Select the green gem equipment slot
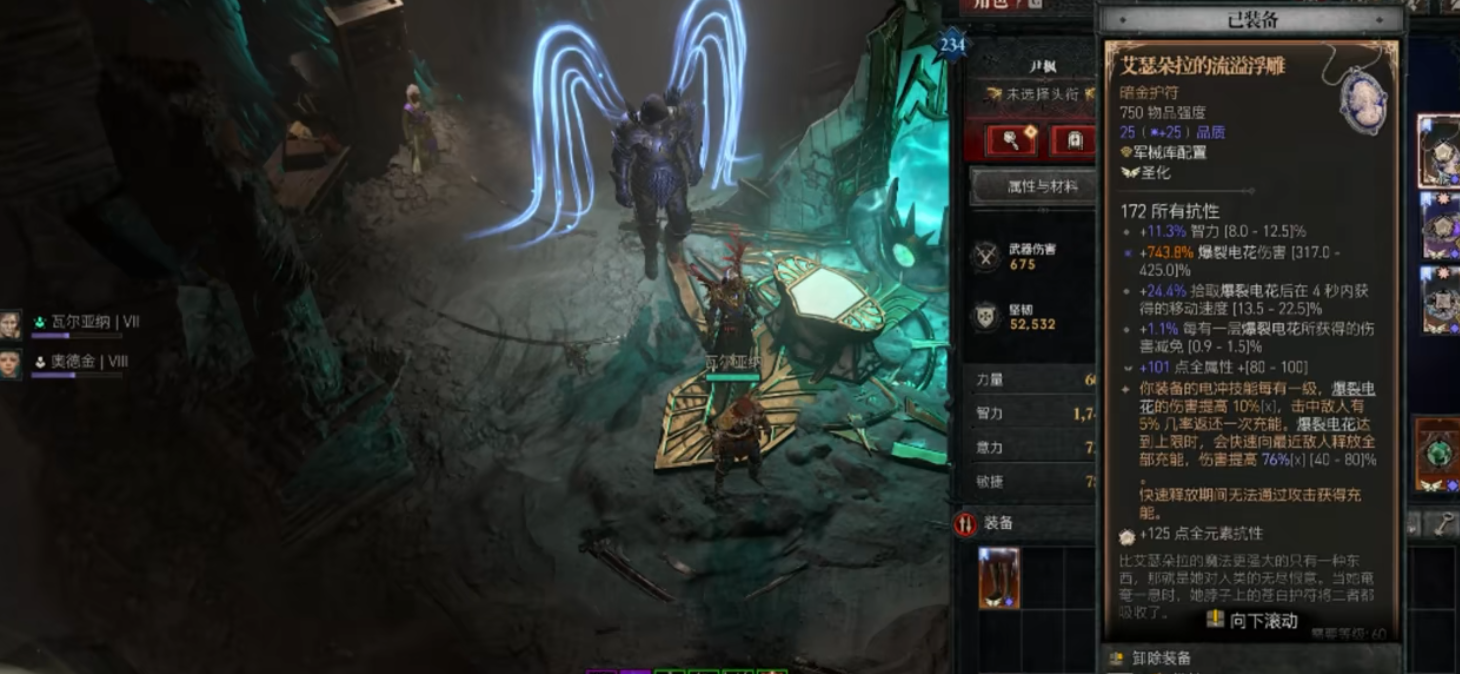Image resolution: width=1460 pixels, height=674 pixels. [x=1438, y=455]
